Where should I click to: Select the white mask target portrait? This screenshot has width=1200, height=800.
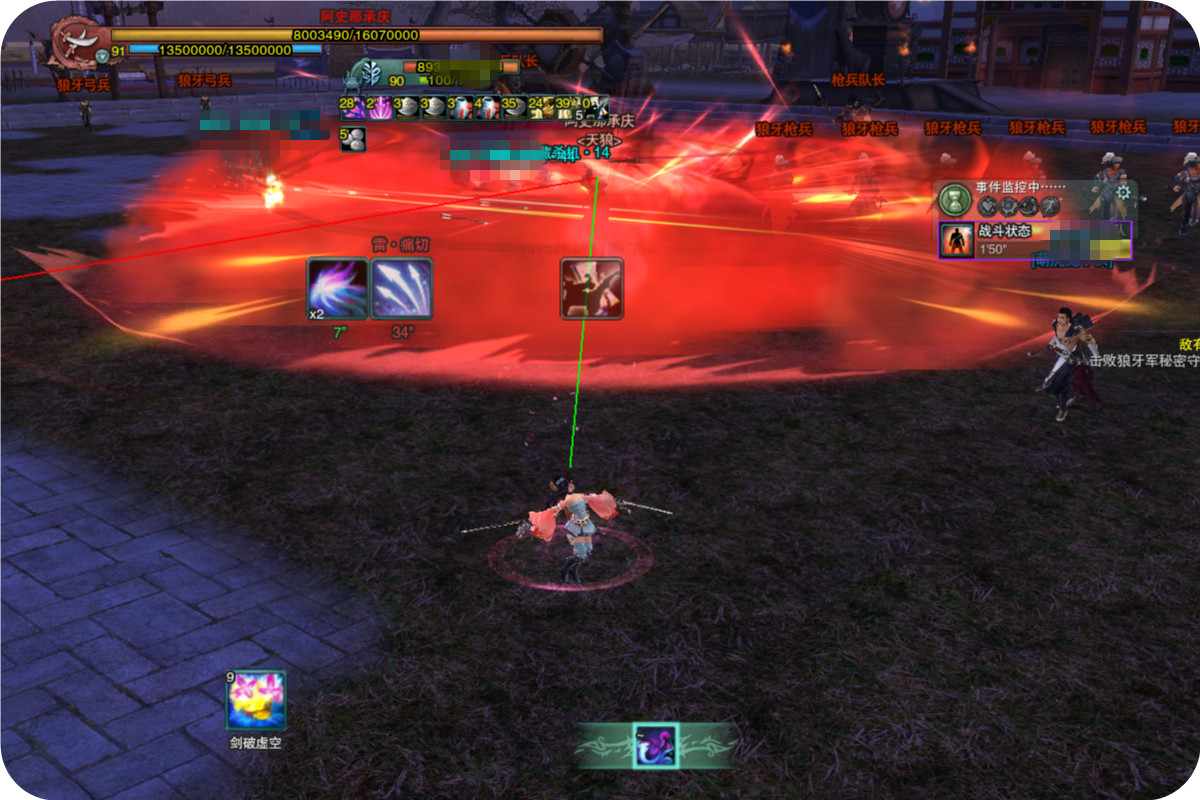371,73
